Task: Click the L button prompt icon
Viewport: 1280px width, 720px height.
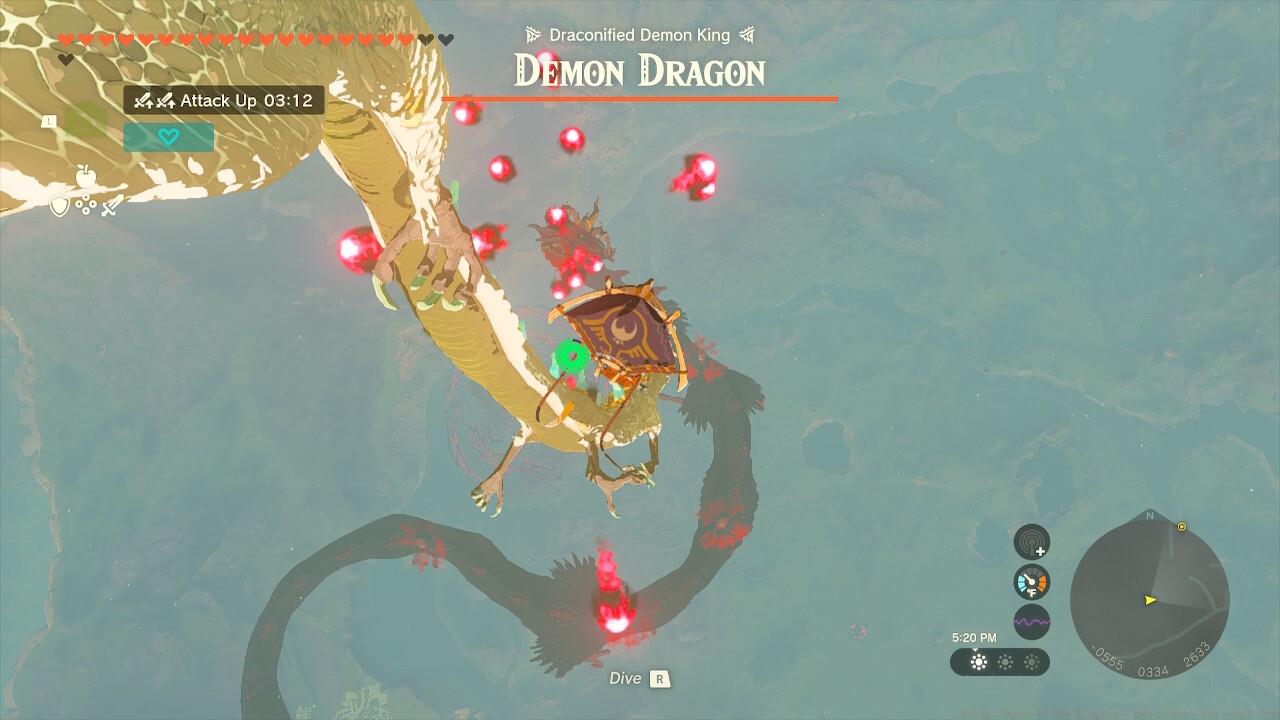Action: pos(49,120)
